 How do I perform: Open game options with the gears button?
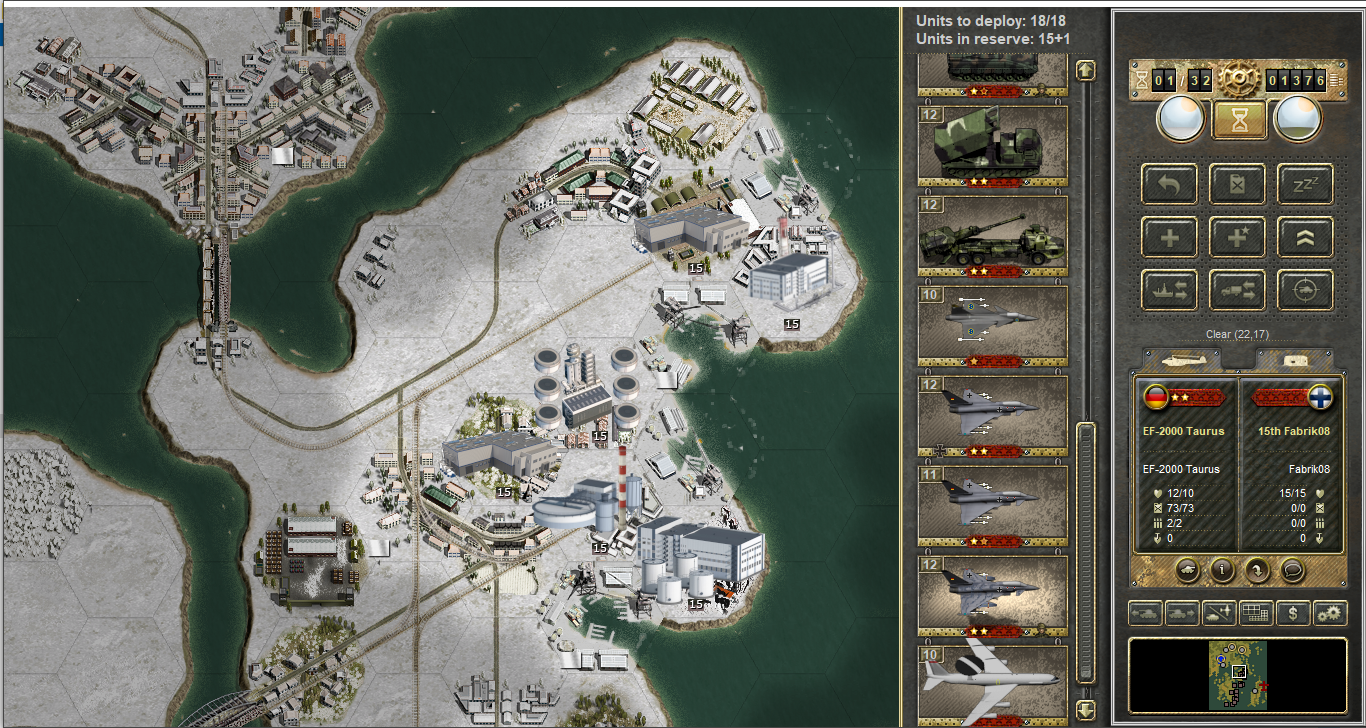click(1330, 613)
